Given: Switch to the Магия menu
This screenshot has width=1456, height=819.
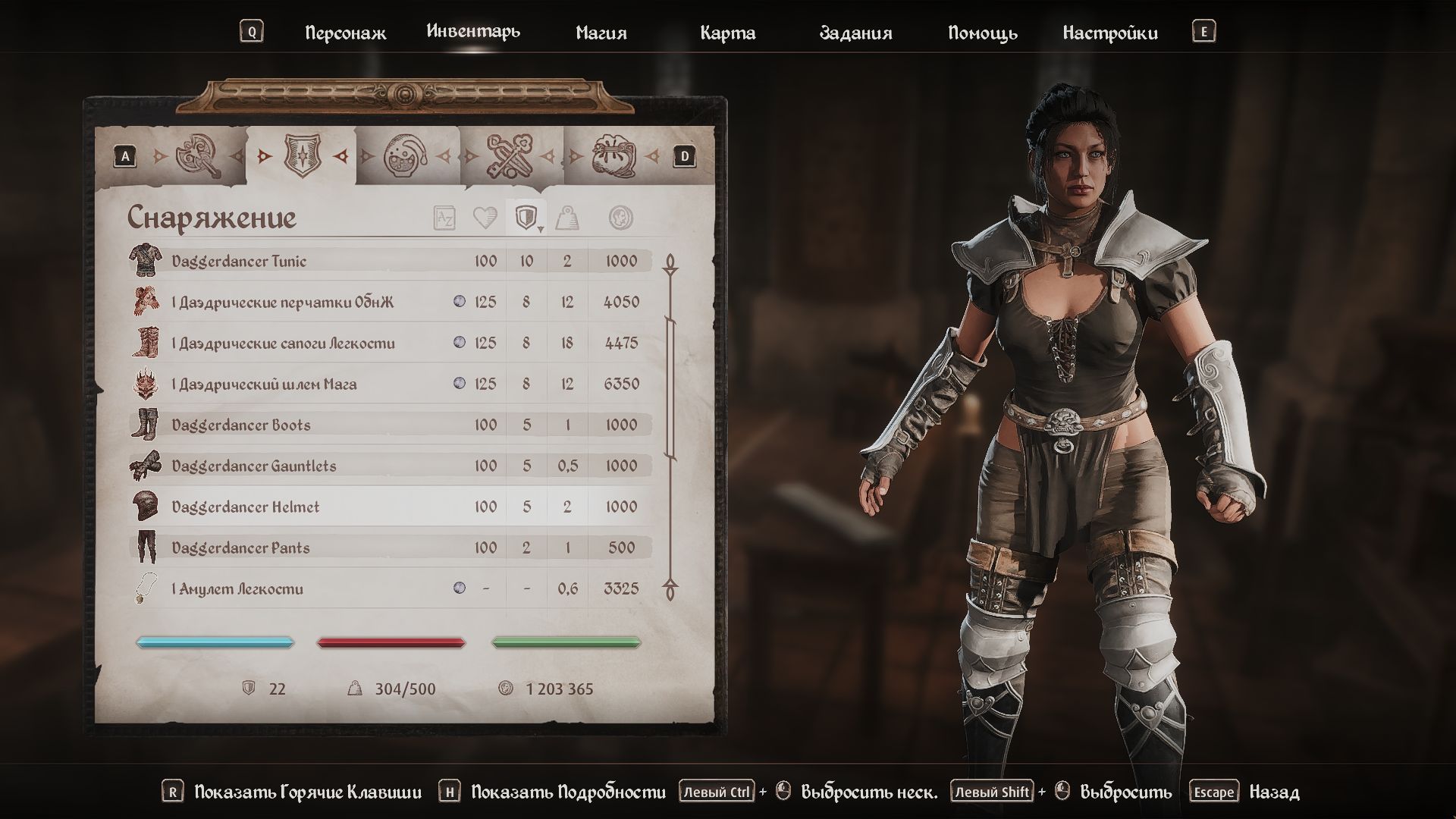Looking at the screenshot, I should (601, 33).
